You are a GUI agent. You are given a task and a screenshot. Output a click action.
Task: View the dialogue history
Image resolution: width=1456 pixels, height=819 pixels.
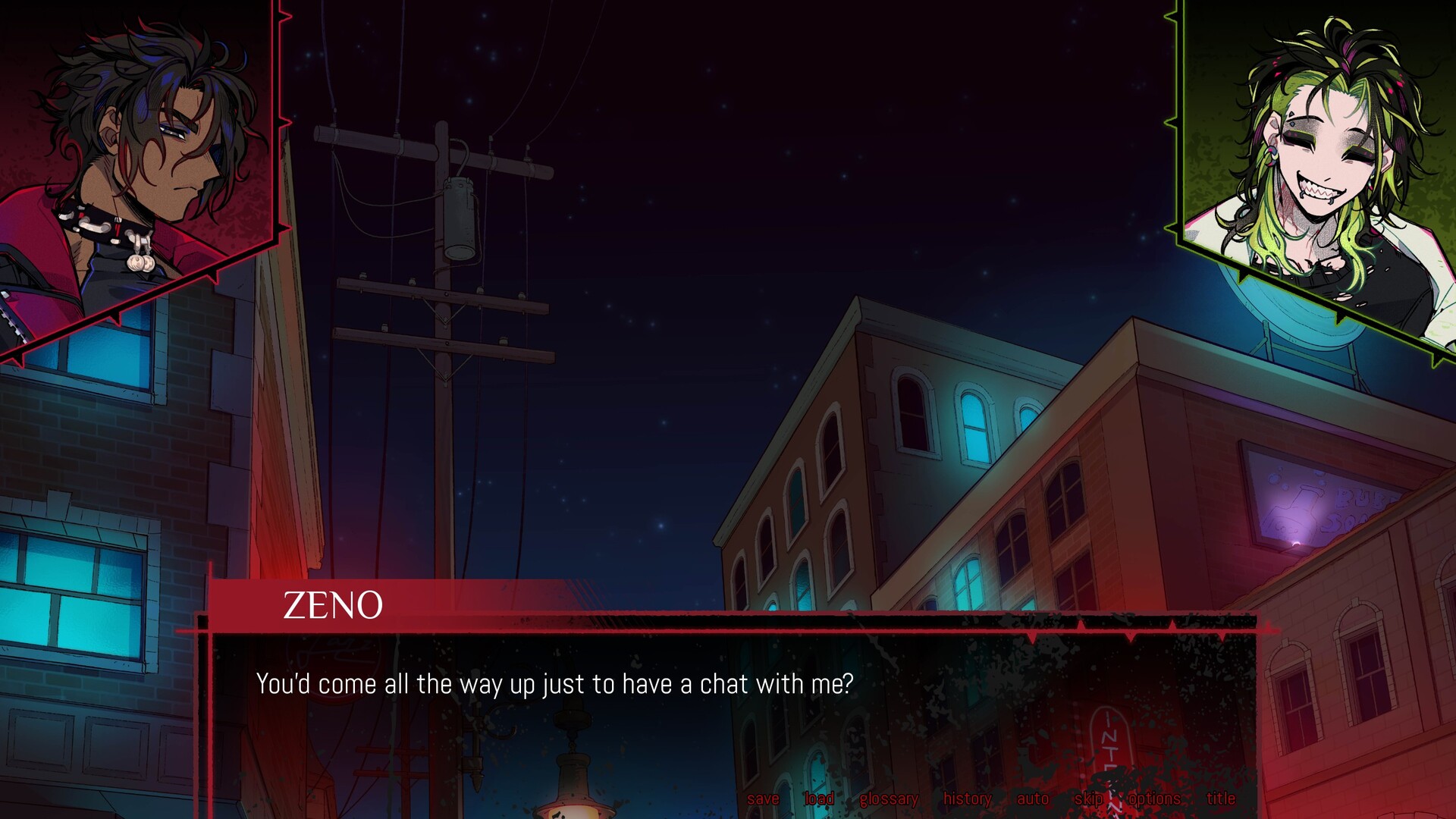(967, 799)
